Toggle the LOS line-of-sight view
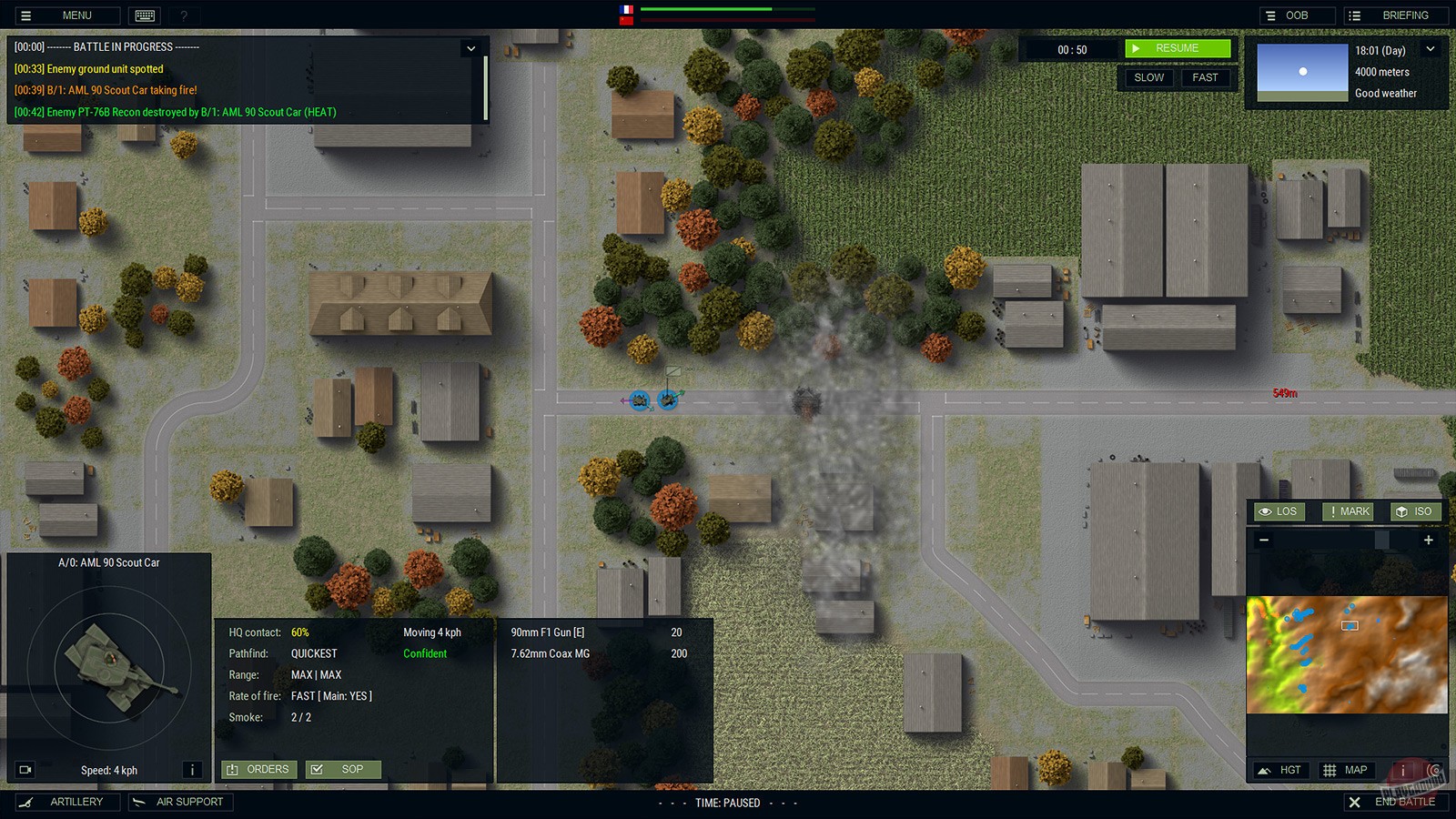 [x=1279, y=511]
